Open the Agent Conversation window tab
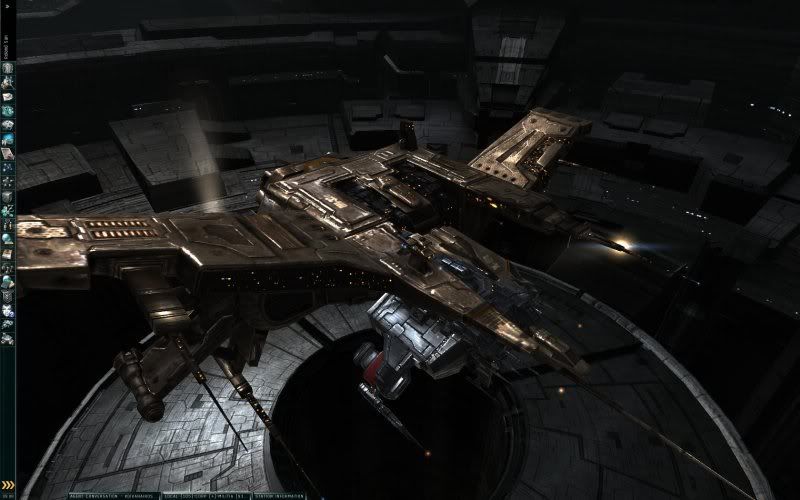Image resolution: width=800 pixels, height=500 pixels. click(112, 496)
